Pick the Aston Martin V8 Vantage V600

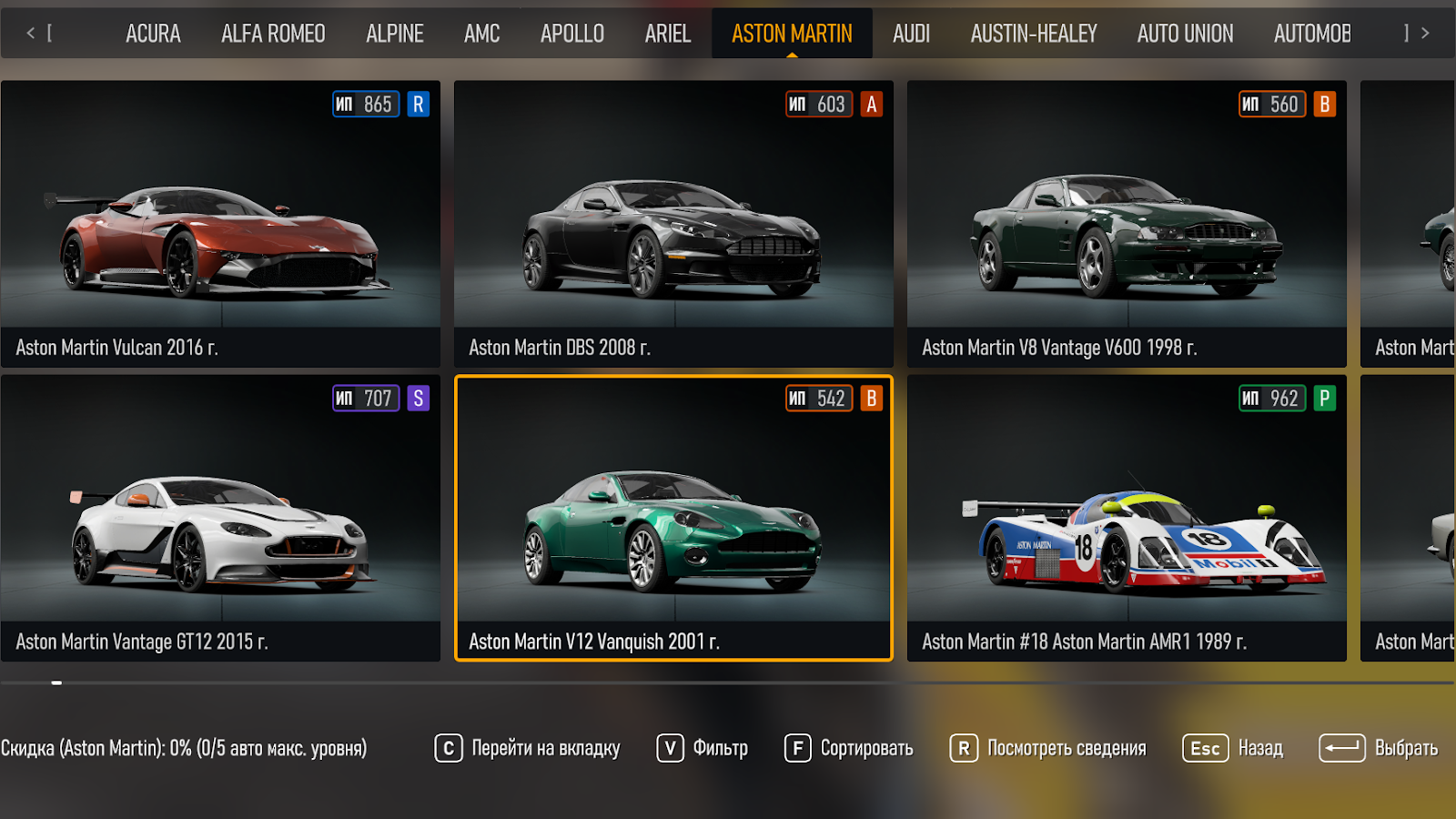[x=1127, y=224]
